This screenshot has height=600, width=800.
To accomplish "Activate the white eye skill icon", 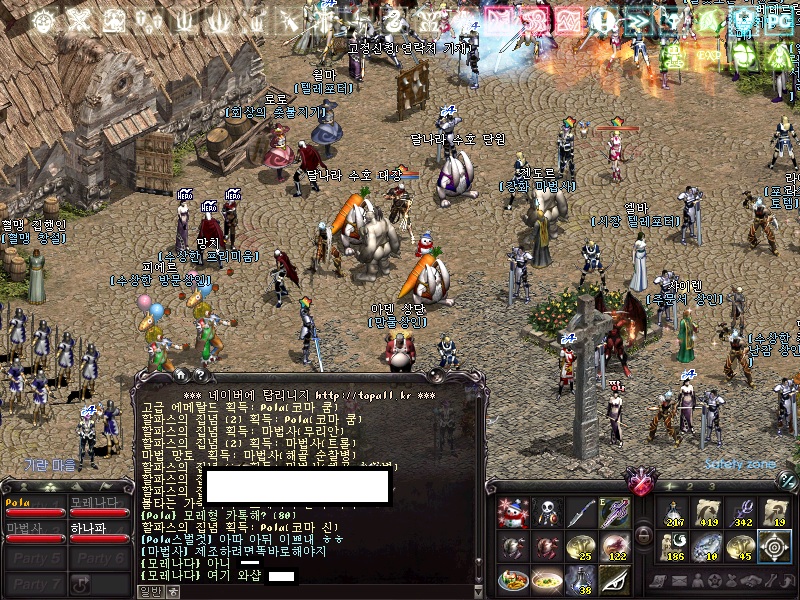I will pos(614,580).
